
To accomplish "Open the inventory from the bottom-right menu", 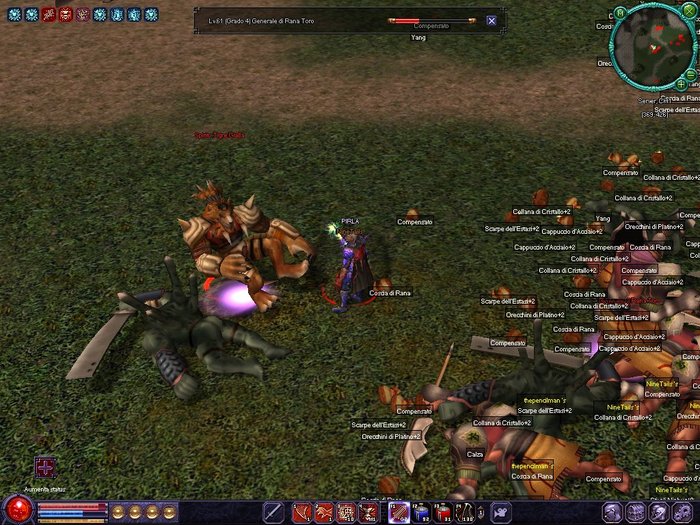I will coord(635,513).
